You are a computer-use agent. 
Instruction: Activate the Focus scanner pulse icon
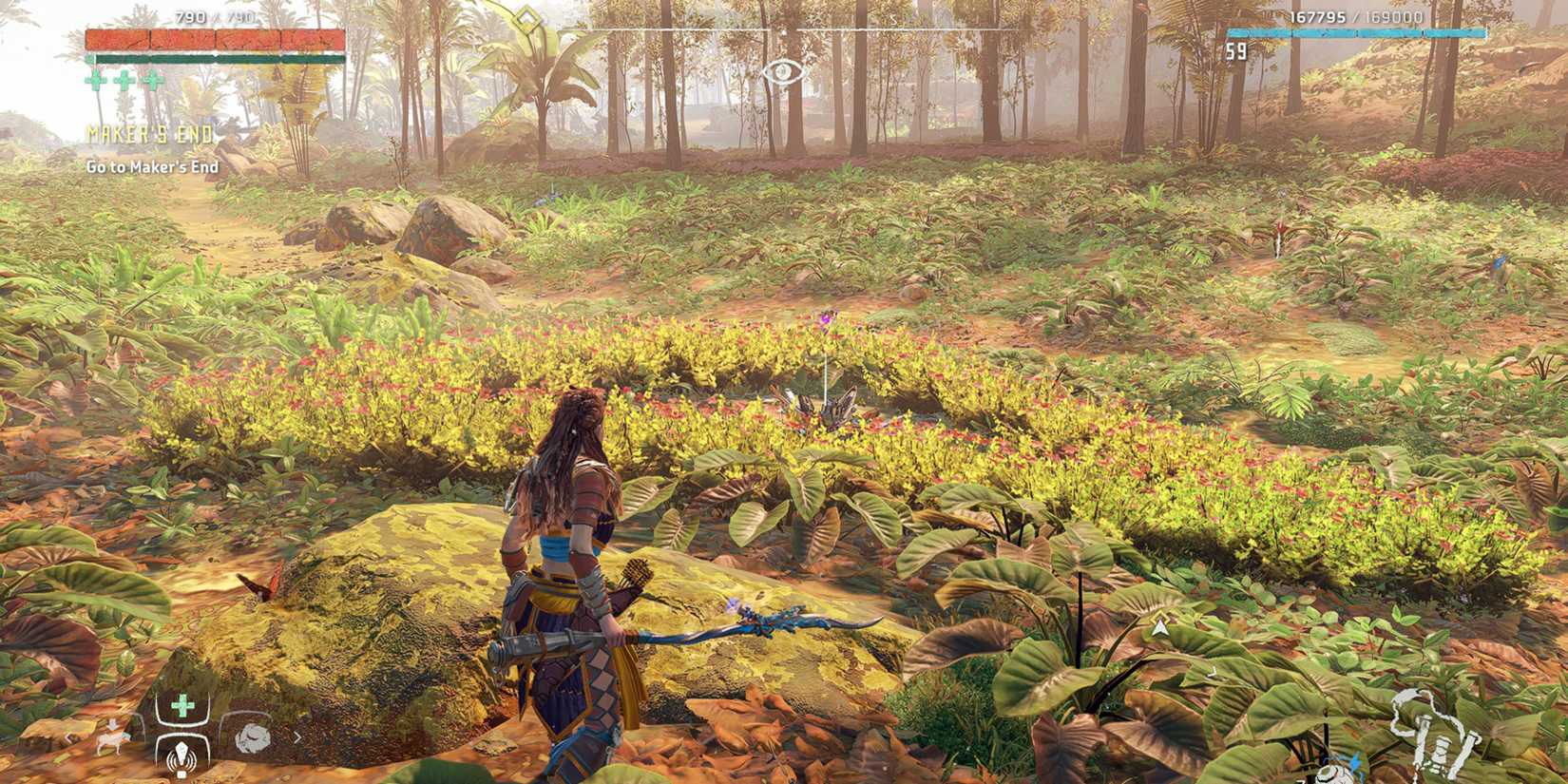pyautogui.click(x=182, y=757)
